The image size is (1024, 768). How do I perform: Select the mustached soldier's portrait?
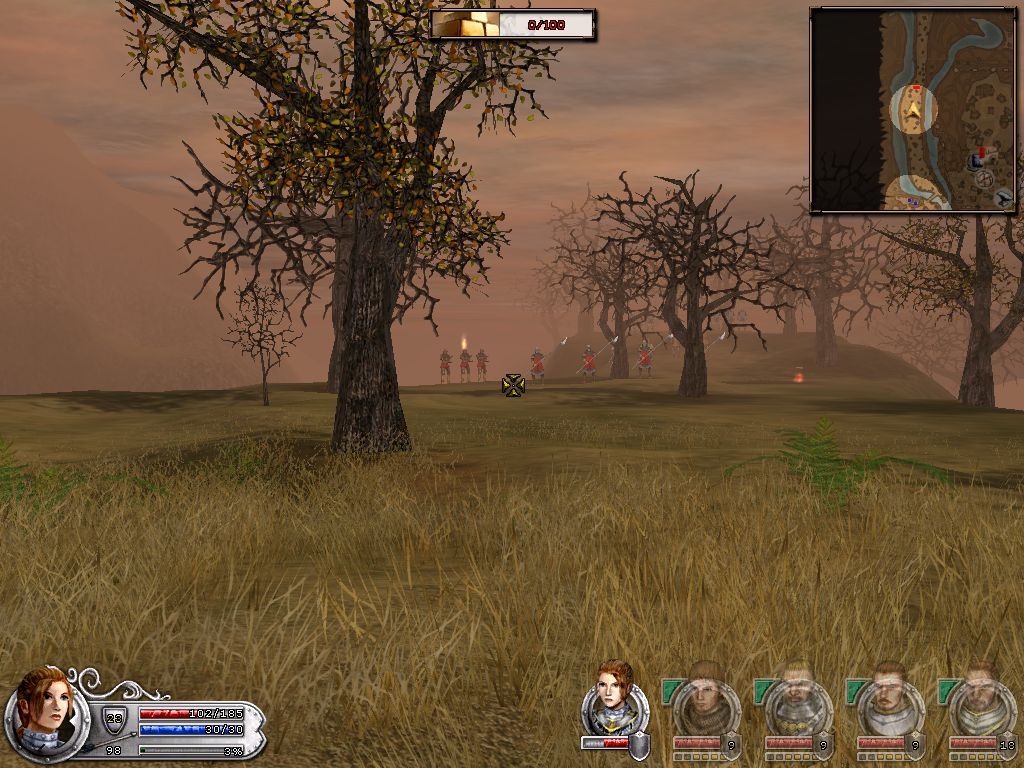point(889,706)
